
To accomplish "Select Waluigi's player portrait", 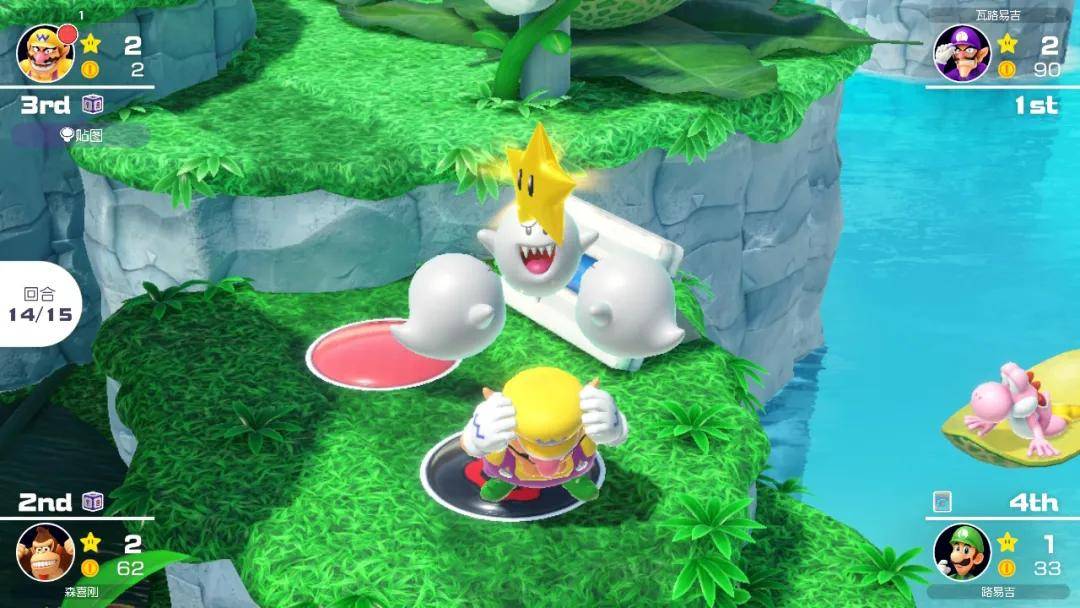I will click(962, 53).
